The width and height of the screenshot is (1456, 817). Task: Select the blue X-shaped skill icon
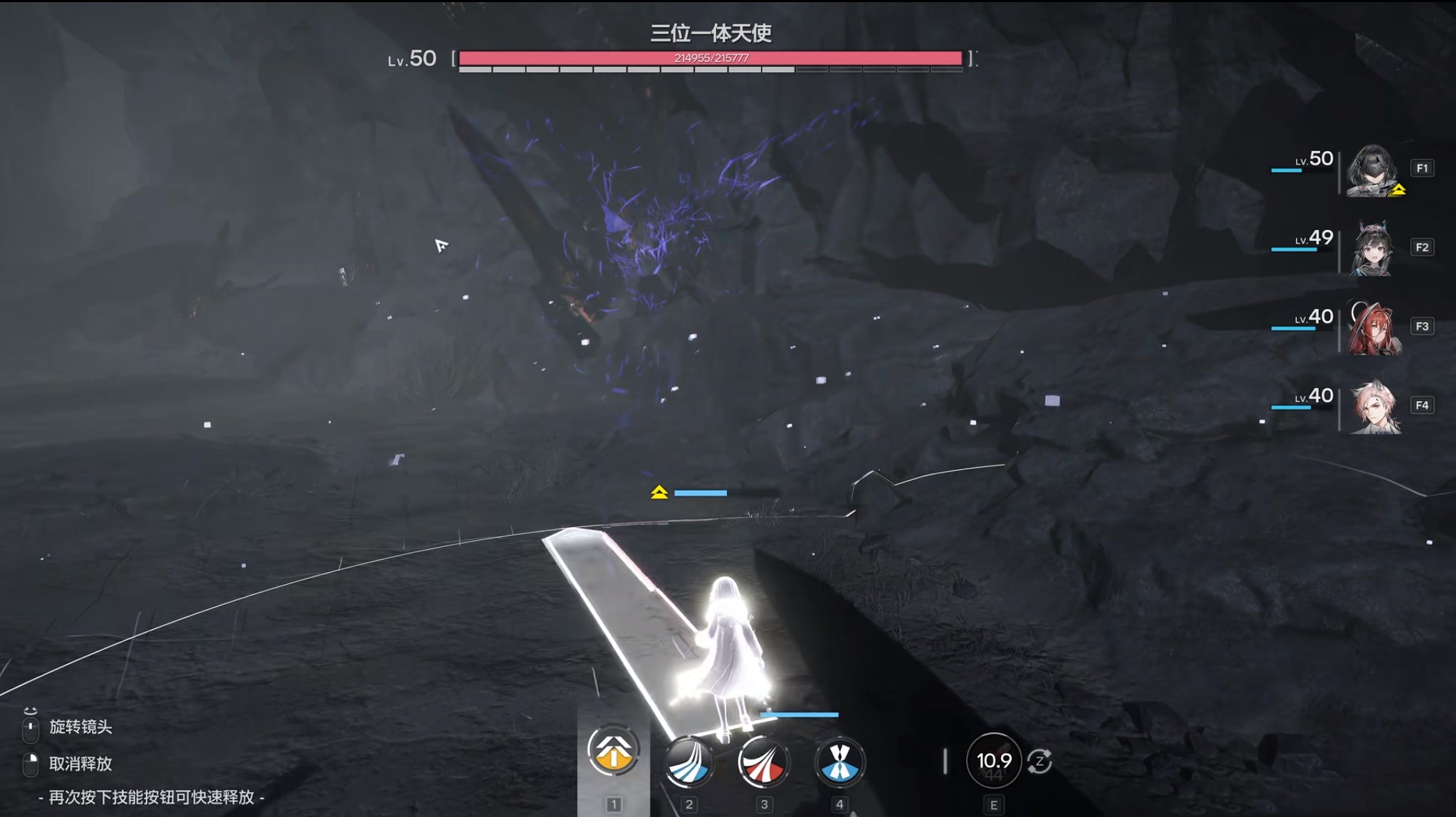[x=839, y=762]
